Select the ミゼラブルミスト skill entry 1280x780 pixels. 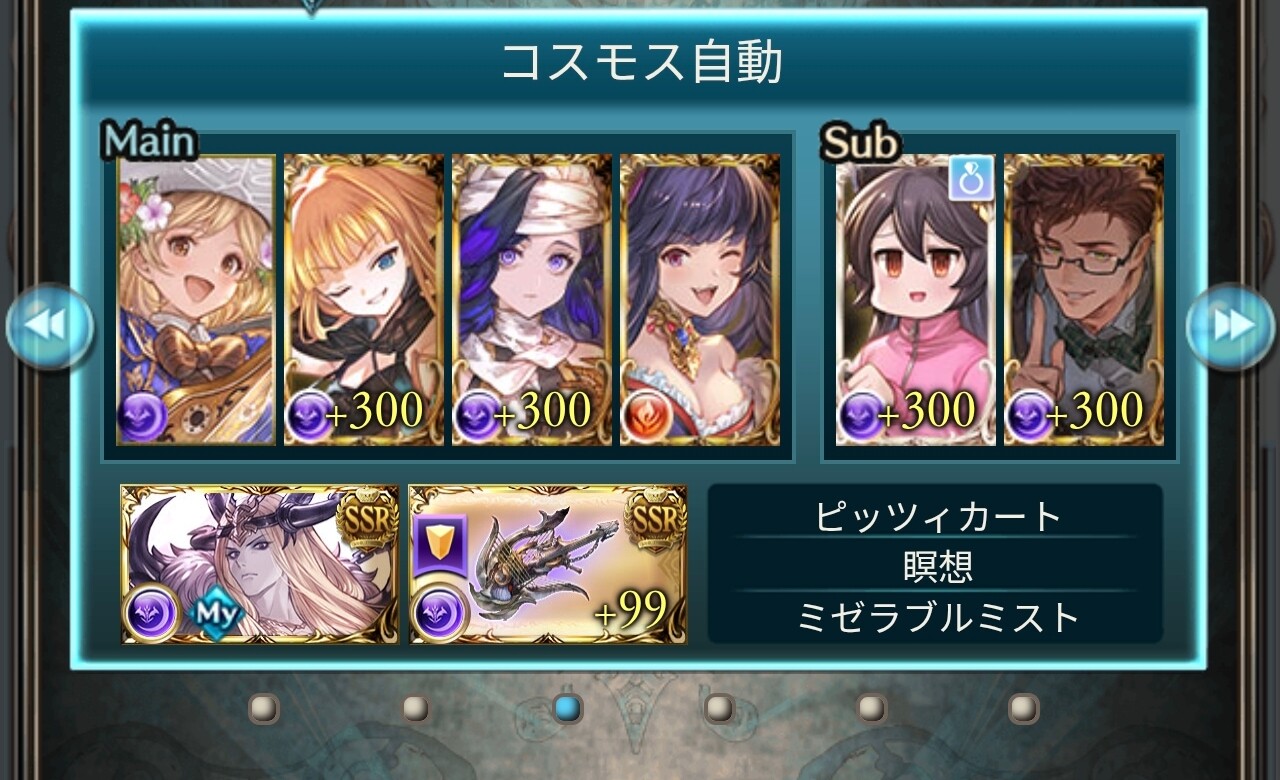(936, 618)
